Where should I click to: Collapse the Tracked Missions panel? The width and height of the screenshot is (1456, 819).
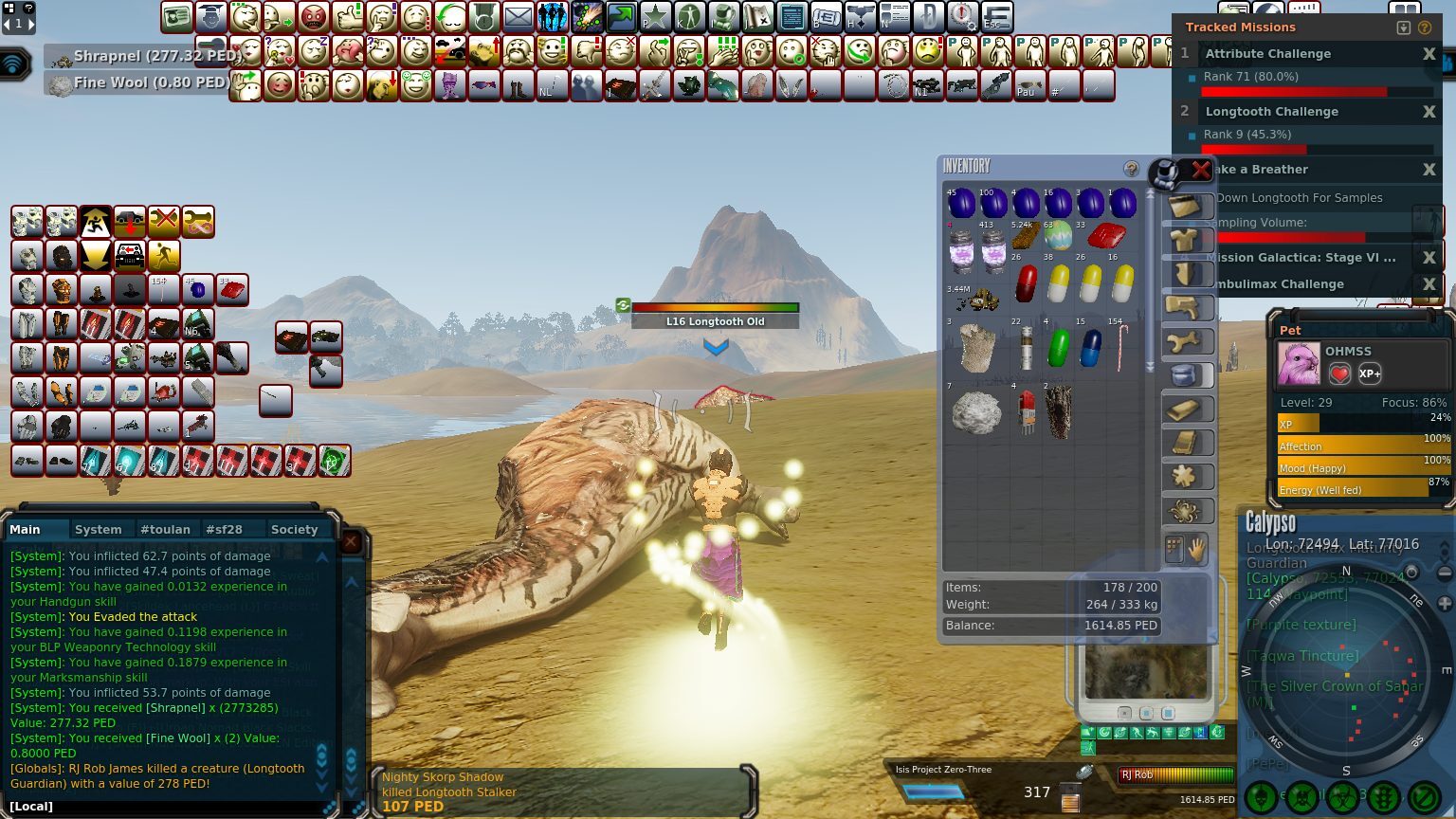[x=1402, y=27]
